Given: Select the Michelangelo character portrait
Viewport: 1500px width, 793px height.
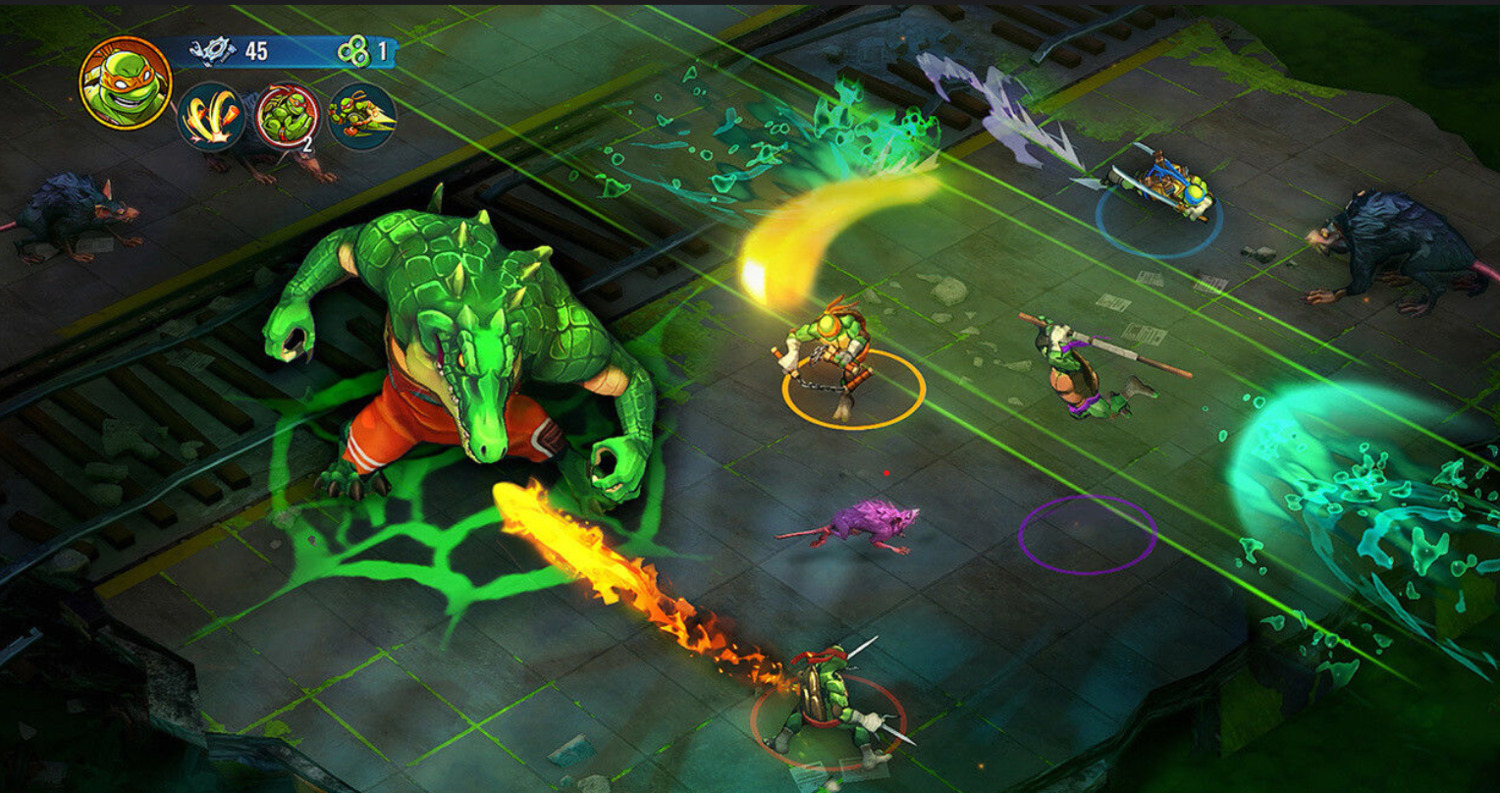Looking at the screenshot, I should tap(125, 82).
